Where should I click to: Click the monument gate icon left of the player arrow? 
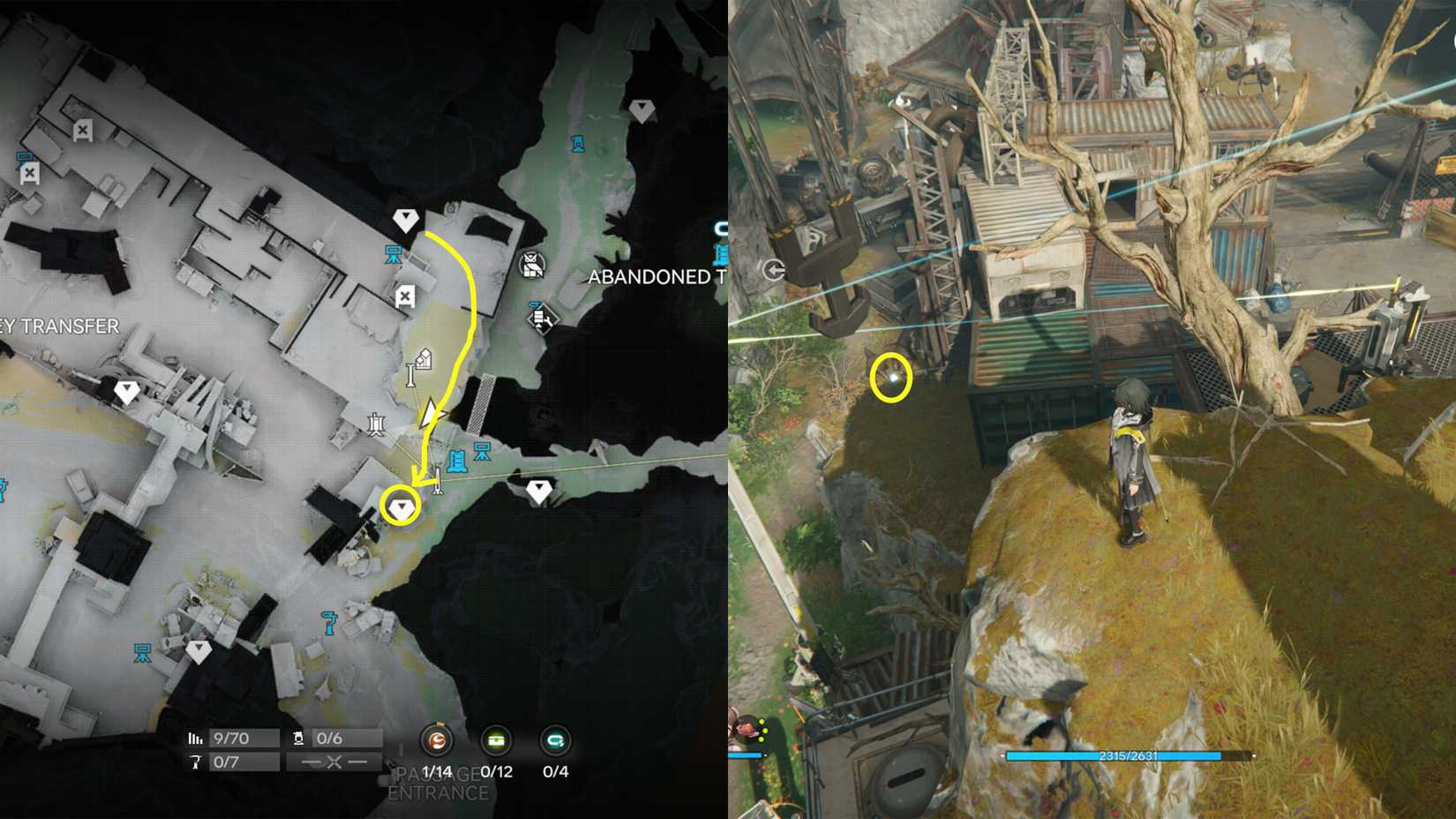pos(377,425)
